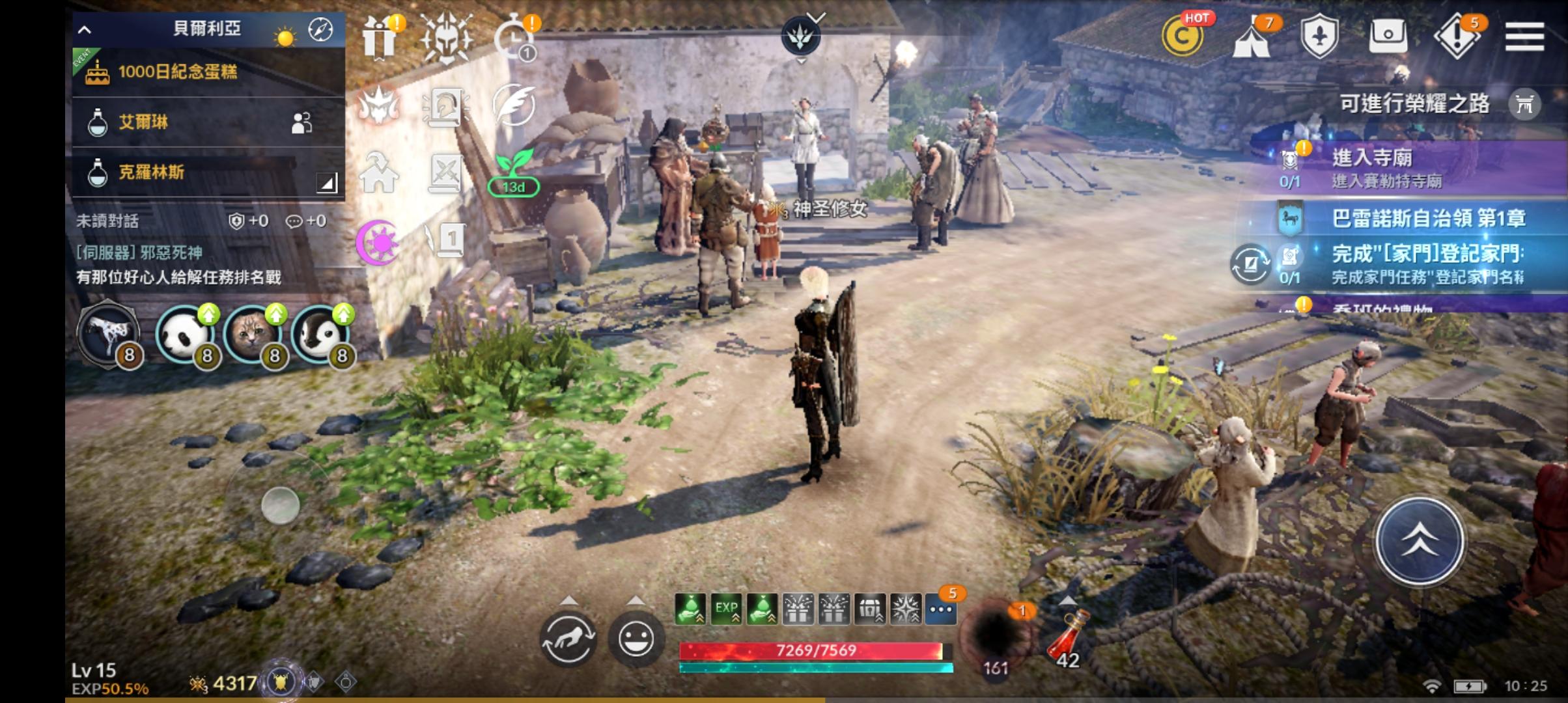Select the 1000日紀念蛋糕 event entry
The width and height of the screenshot is (1568, 703).
208,72
